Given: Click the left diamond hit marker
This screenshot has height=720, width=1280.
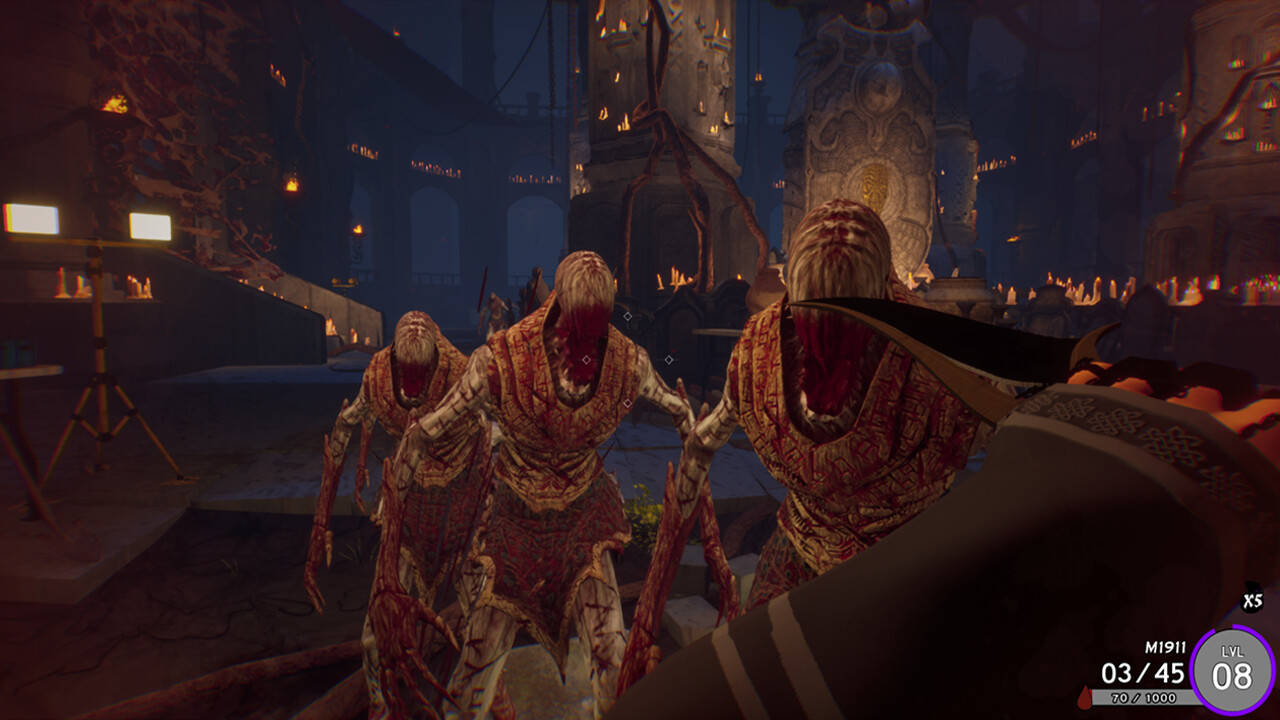Looking at the screenshot, I should pyautogui.click(x=586, y=359).
